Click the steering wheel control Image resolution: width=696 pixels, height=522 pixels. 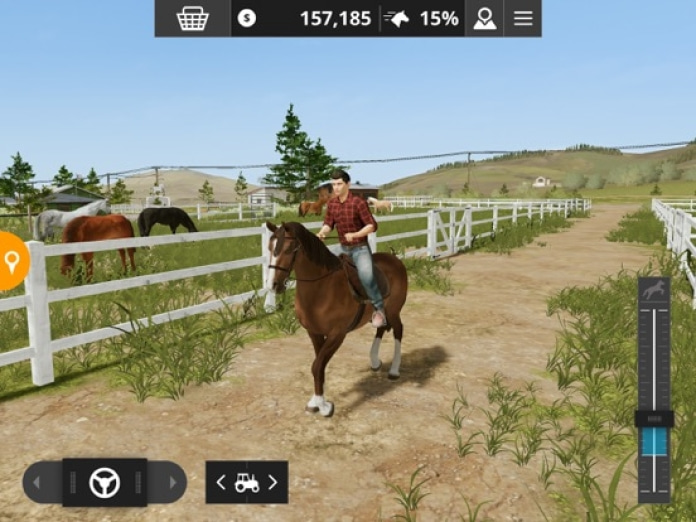[x=104, y=482]
